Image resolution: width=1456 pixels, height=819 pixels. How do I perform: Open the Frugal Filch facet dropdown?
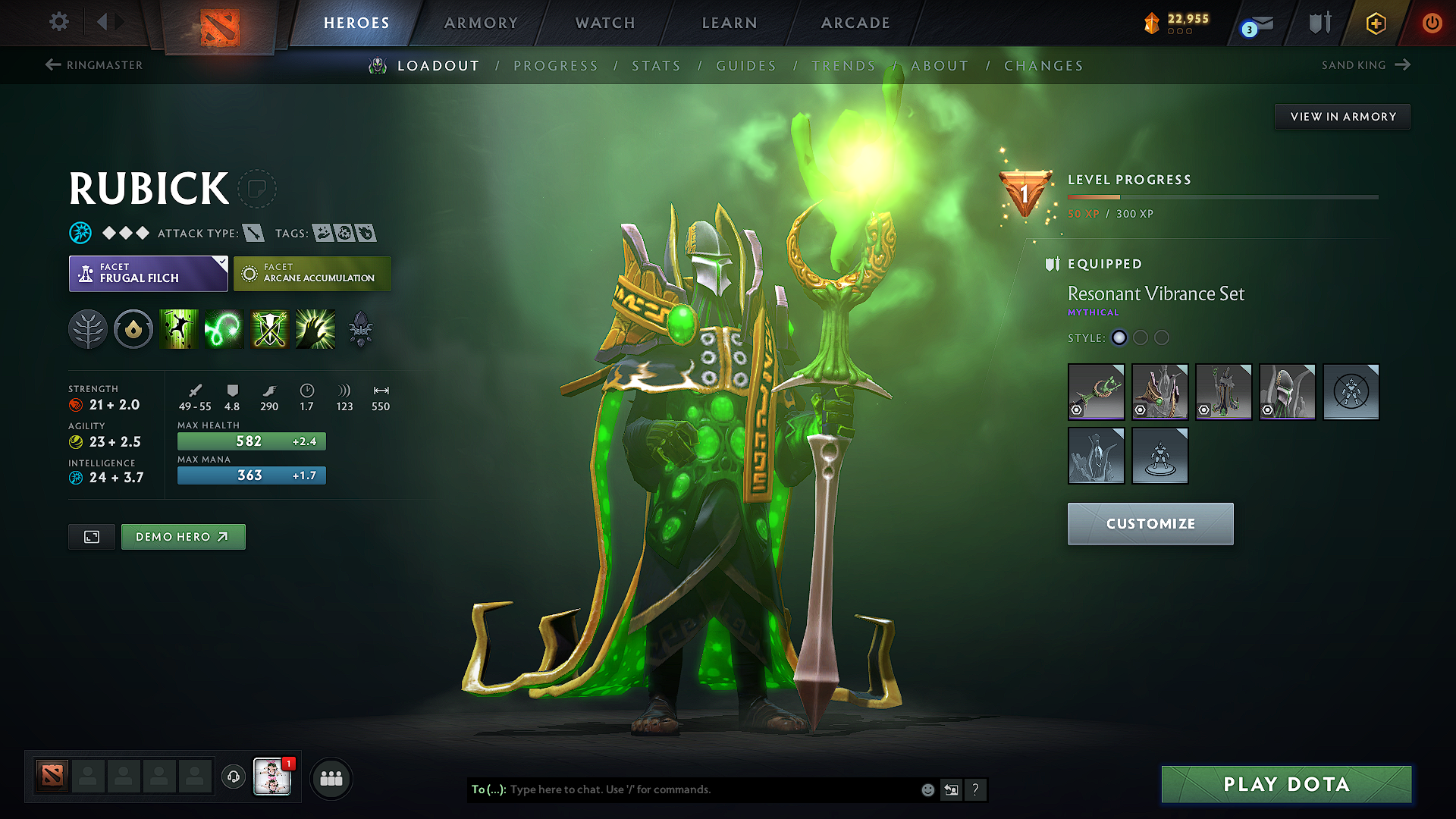coord(148,273)
